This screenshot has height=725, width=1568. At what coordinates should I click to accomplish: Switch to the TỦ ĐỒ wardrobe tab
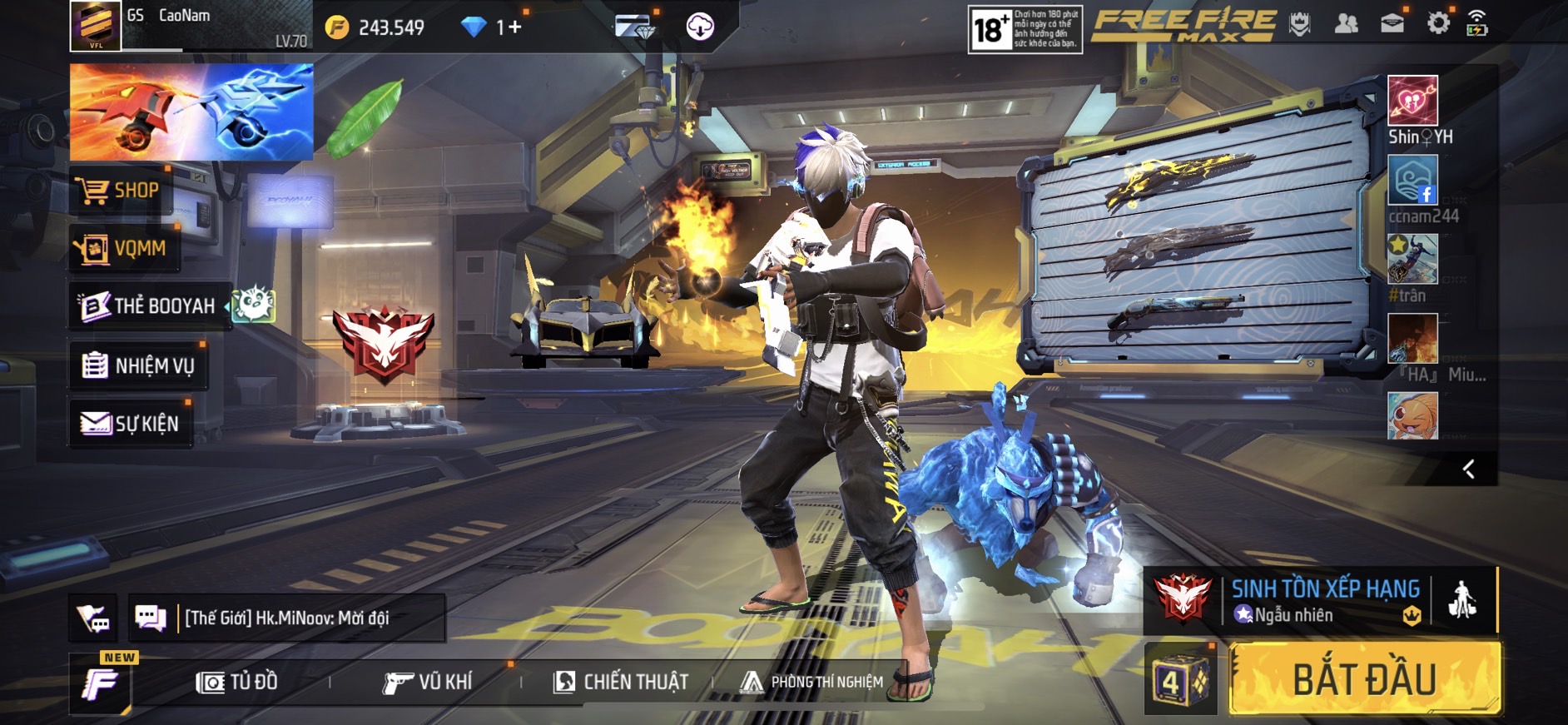click(x=237, y=683)
